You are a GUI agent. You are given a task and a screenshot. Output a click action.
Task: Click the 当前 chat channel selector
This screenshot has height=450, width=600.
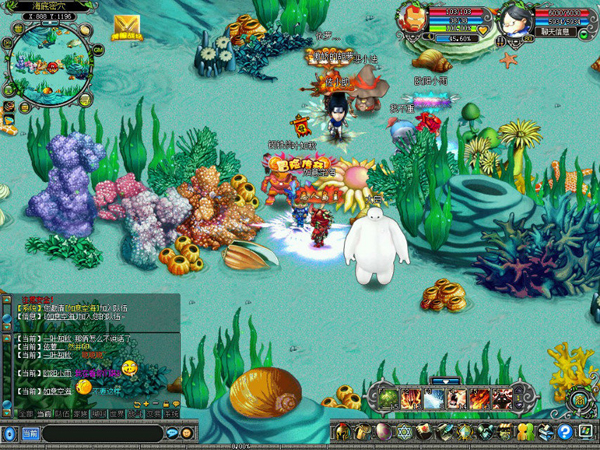[x=30, y=433]
